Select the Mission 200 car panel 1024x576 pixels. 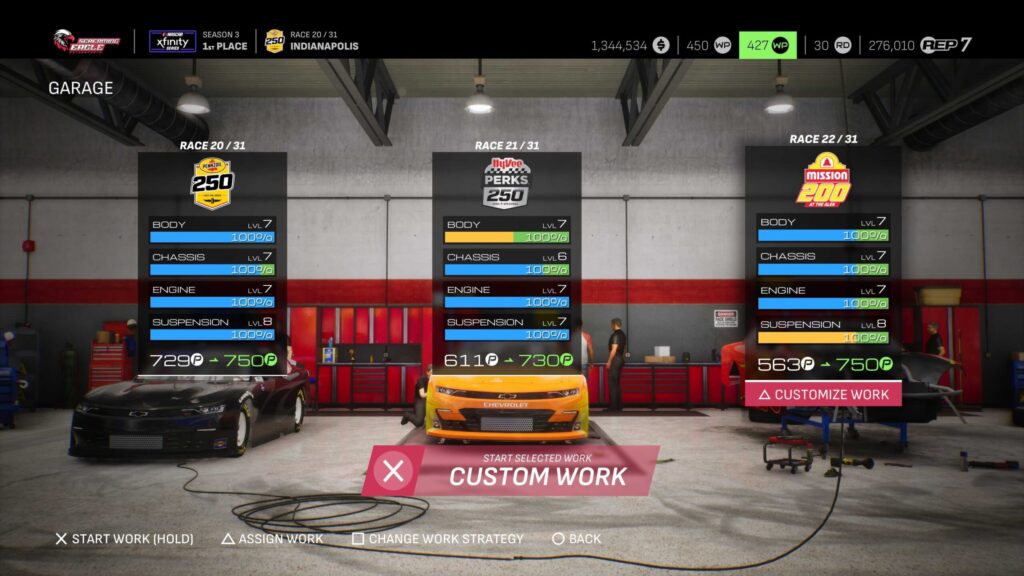[x=823, y=262]
